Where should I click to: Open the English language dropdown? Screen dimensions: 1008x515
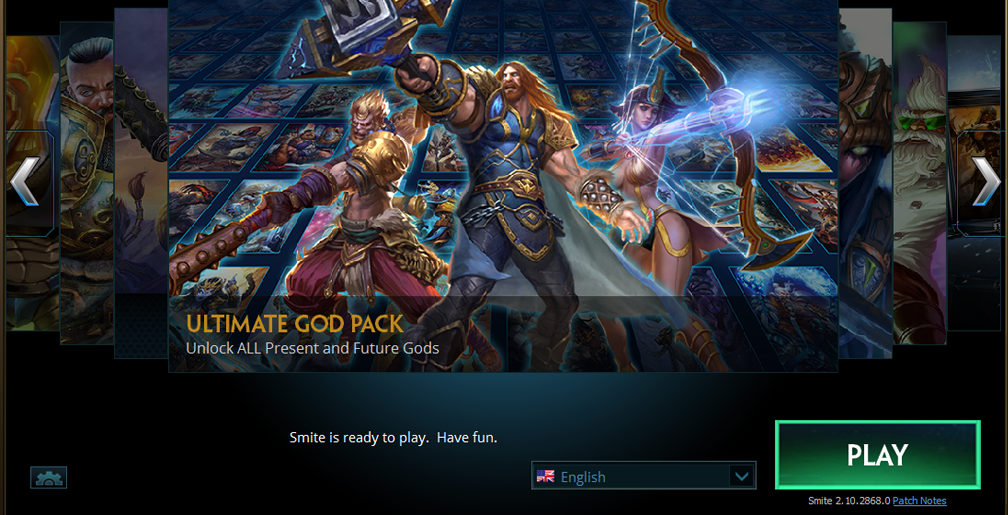[643, 476]
